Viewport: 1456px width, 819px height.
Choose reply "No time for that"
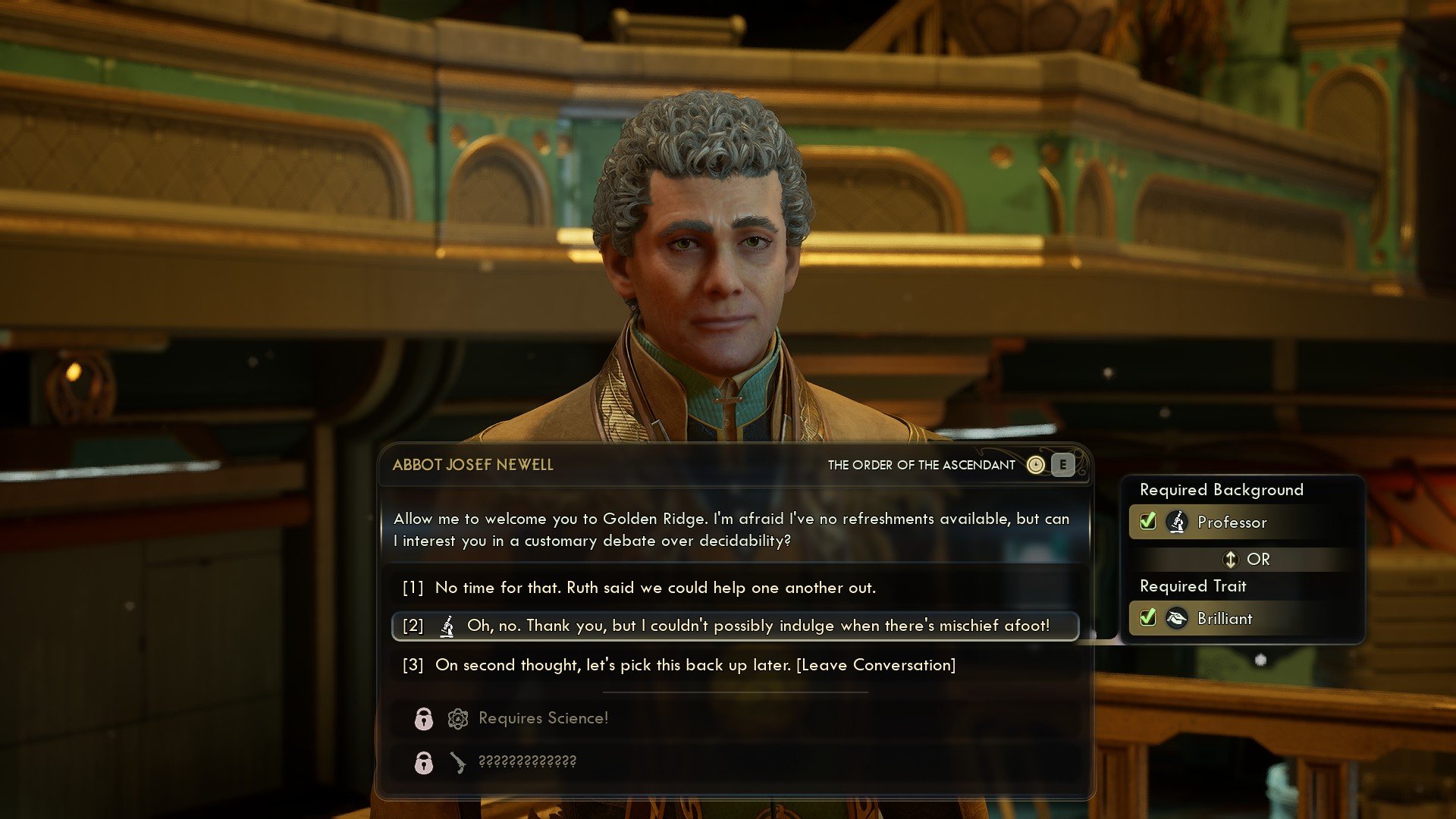tap(655, 588)
